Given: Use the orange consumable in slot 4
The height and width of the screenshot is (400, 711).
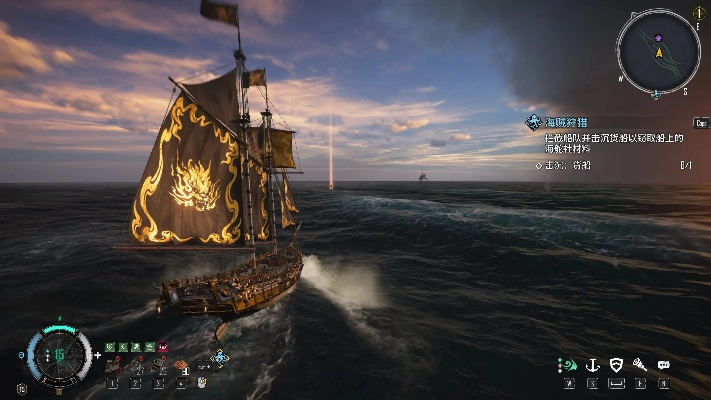Looking at the screenshot, I should point(183,367).
